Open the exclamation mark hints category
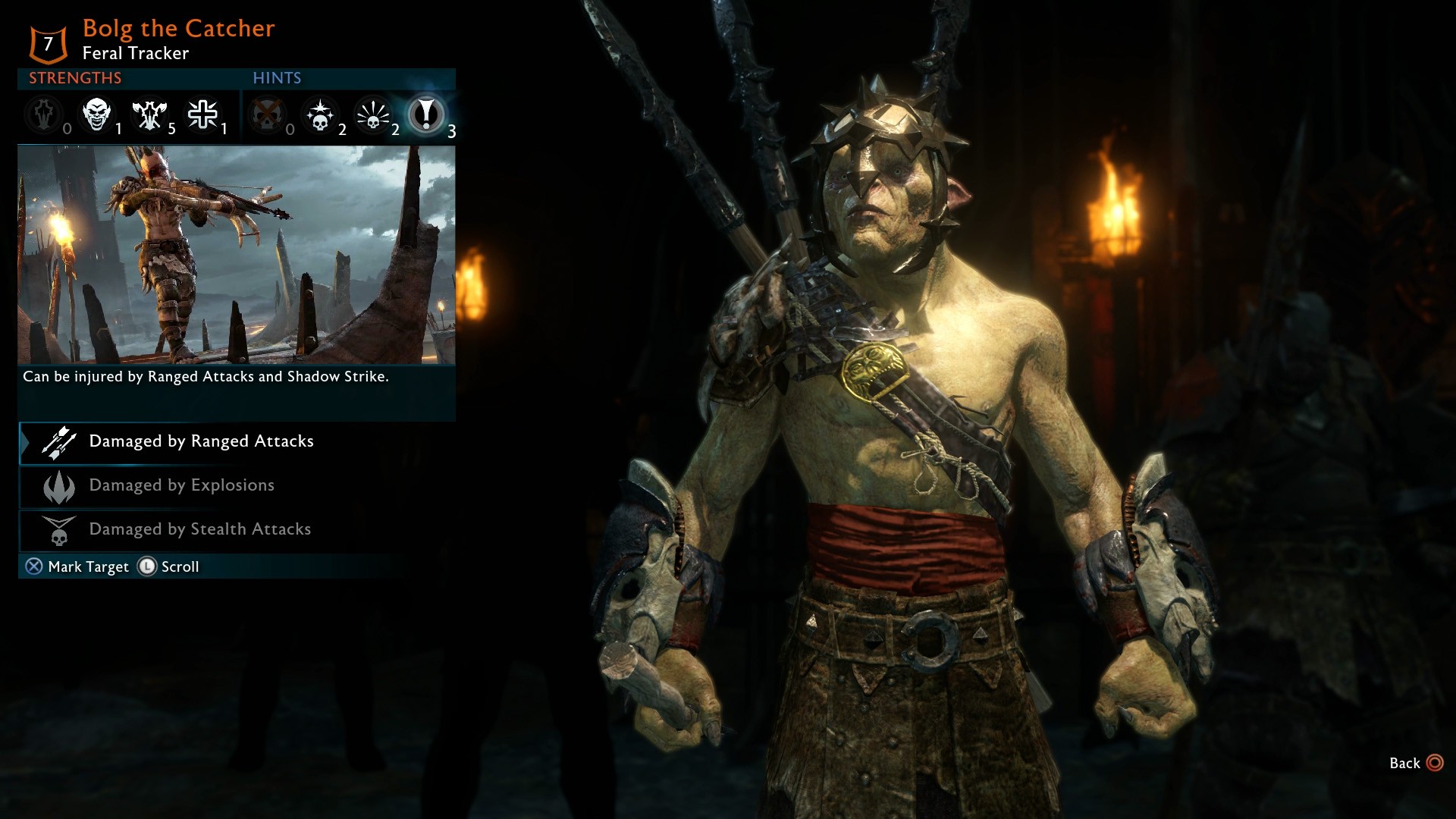Image resolution: width=1456 pixels, height=819 pixels. [x=425, y=115]
